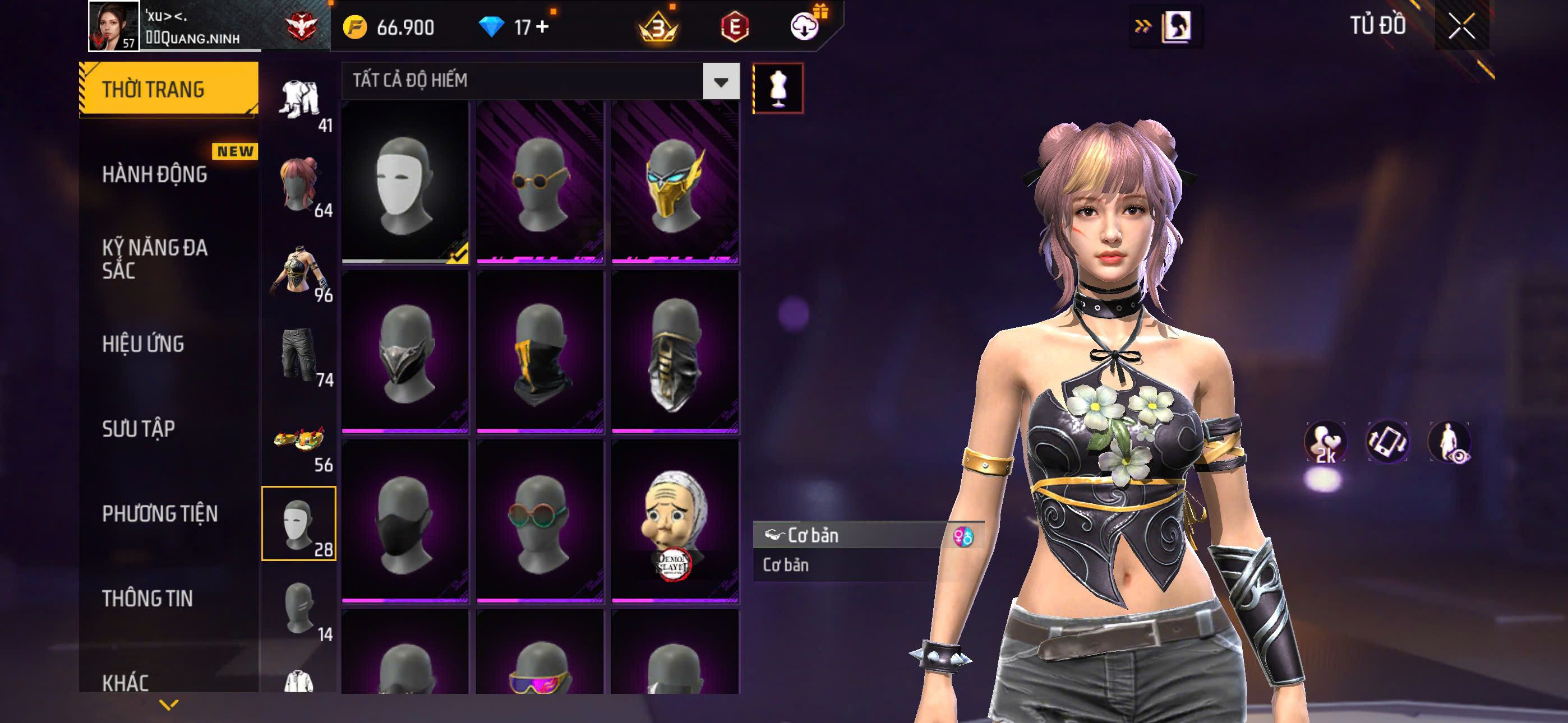This screenshot has height=723, width=1568.
Task: Choose the rainbow round glasses item
Action: pyautogui.click(x=540, y=522)
